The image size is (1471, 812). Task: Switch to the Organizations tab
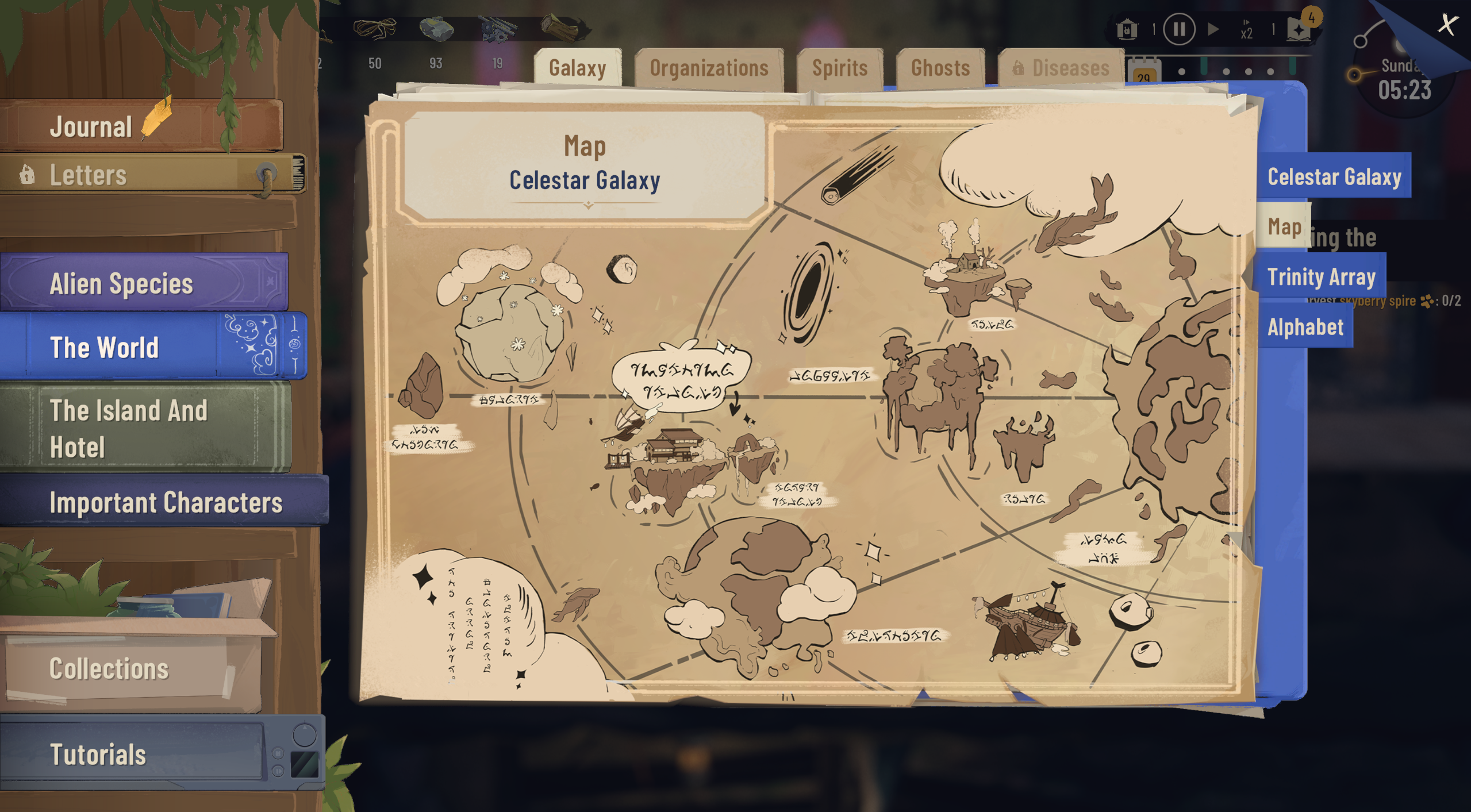[709, 68]
